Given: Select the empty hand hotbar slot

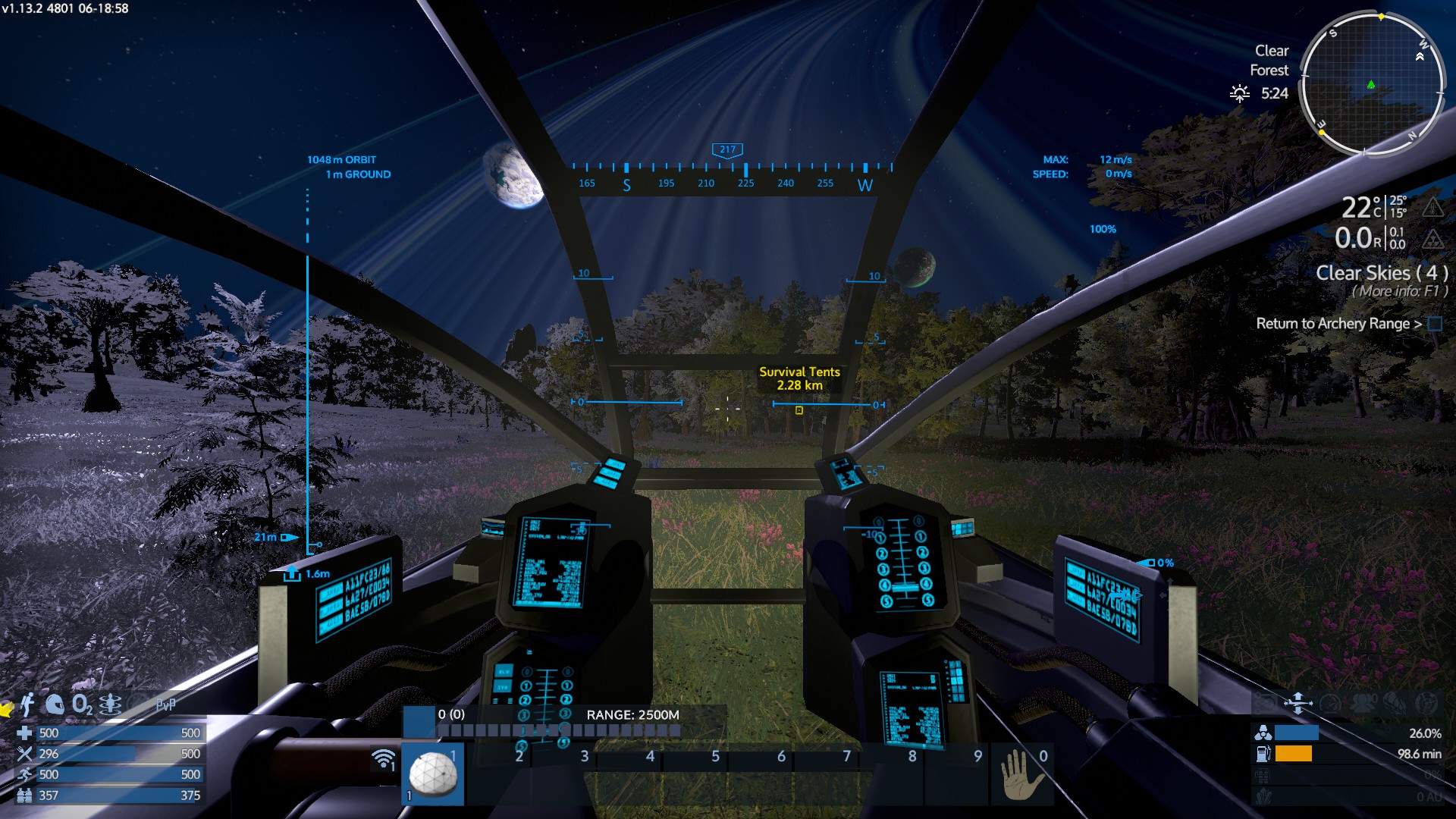Looking at the screenshot, I should coord(1021,775).
